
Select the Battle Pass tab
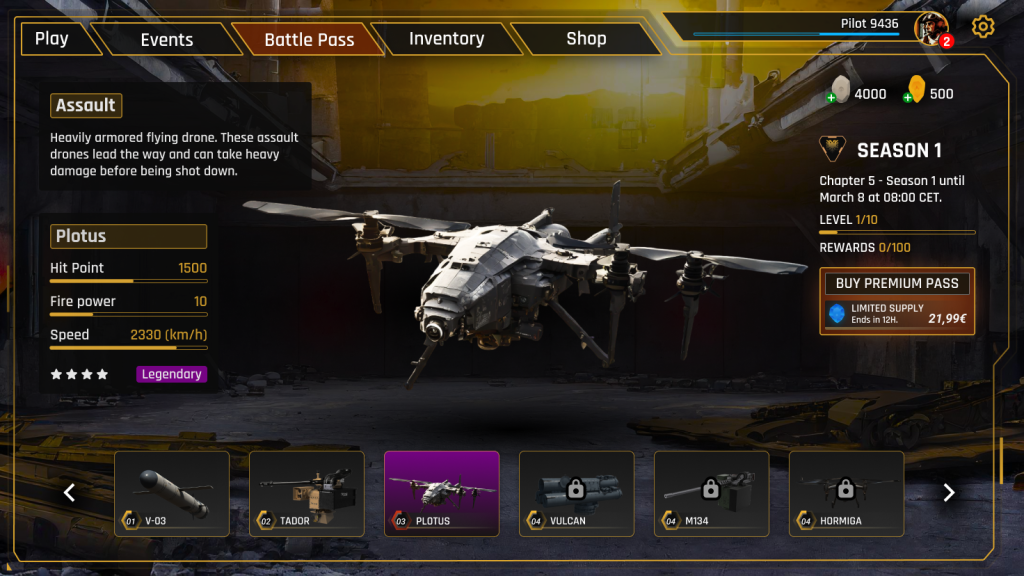309,40
